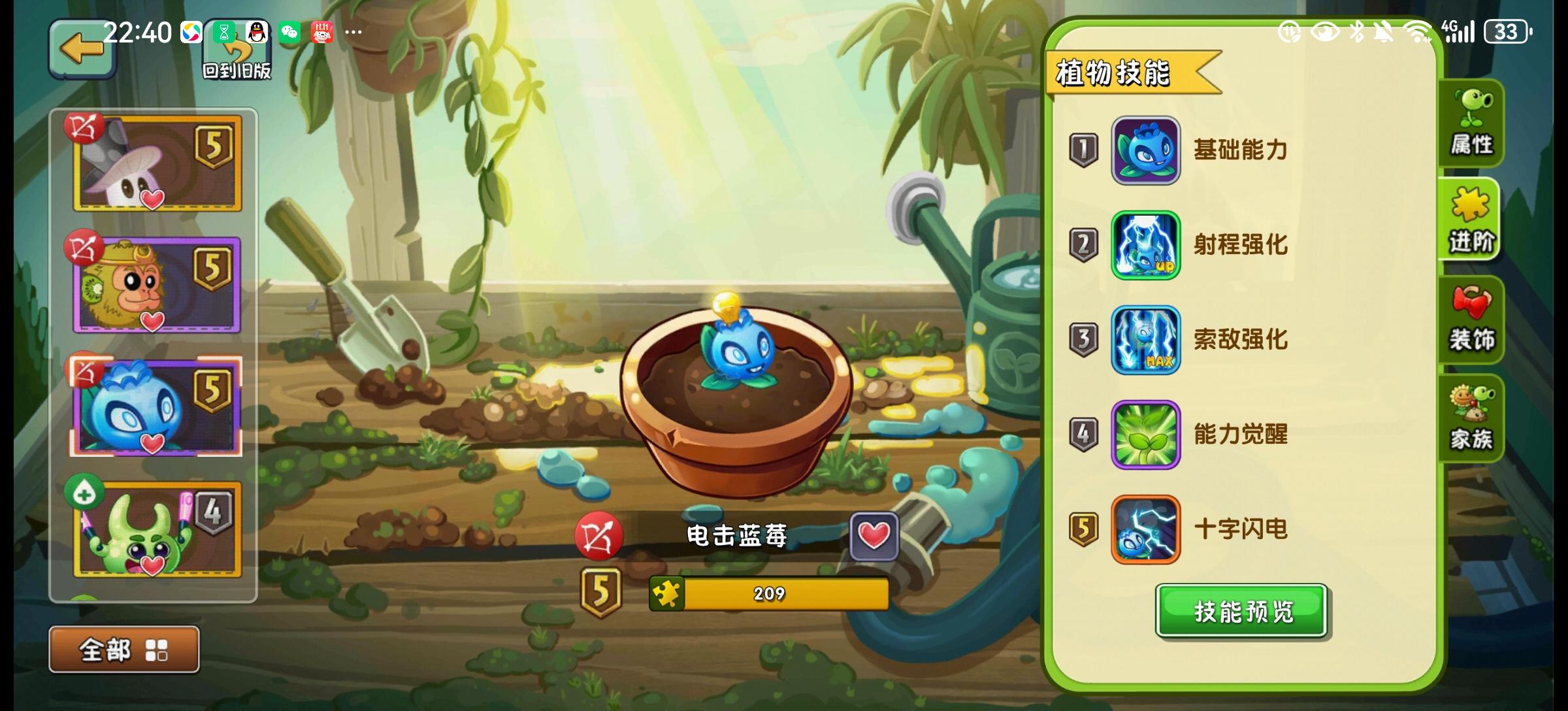Tap the back arrow to exit
Screen dimensions: 1568x711
(80, 49)
